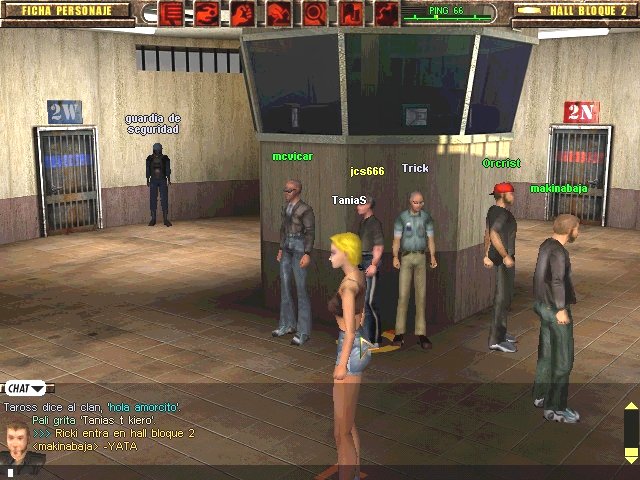Select the handshake toolbar icon

pos(207,13)
